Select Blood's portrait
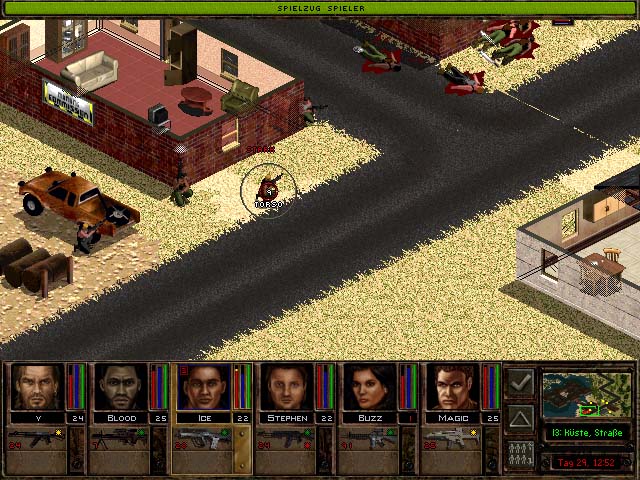Viewport: 640px width, 480px height. click(120, 386)
